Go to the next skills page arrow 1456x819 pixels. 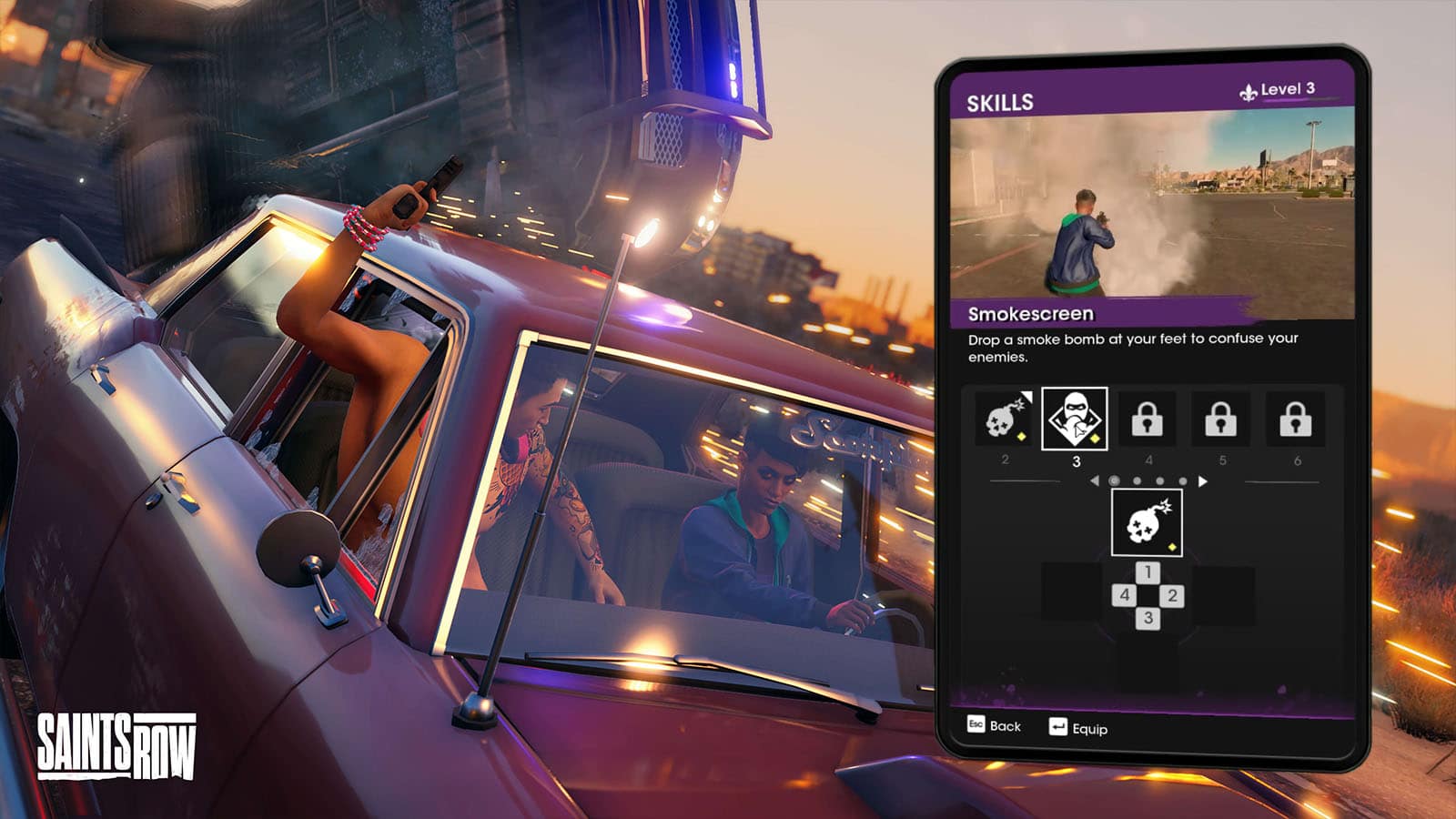[1203, 481]
